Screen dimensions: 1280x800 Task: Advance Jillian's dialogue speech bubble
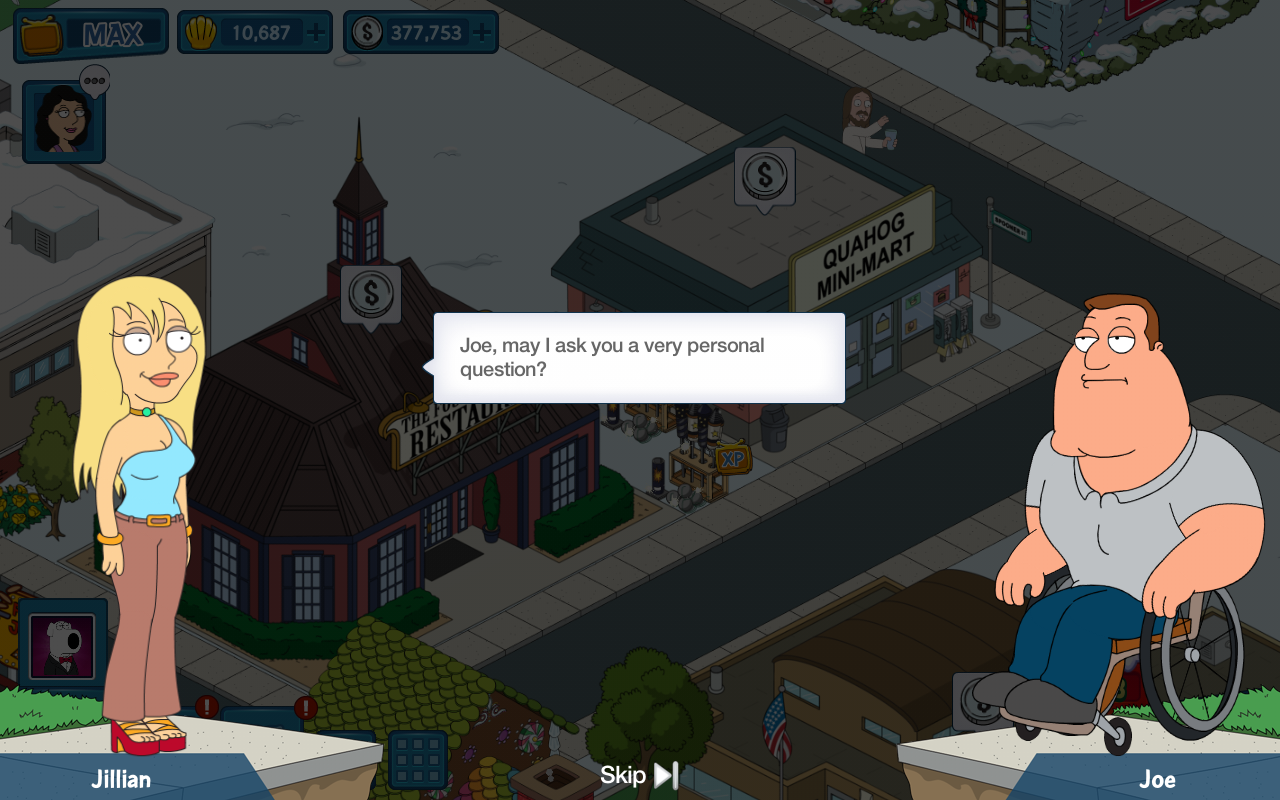click(639, 358)
